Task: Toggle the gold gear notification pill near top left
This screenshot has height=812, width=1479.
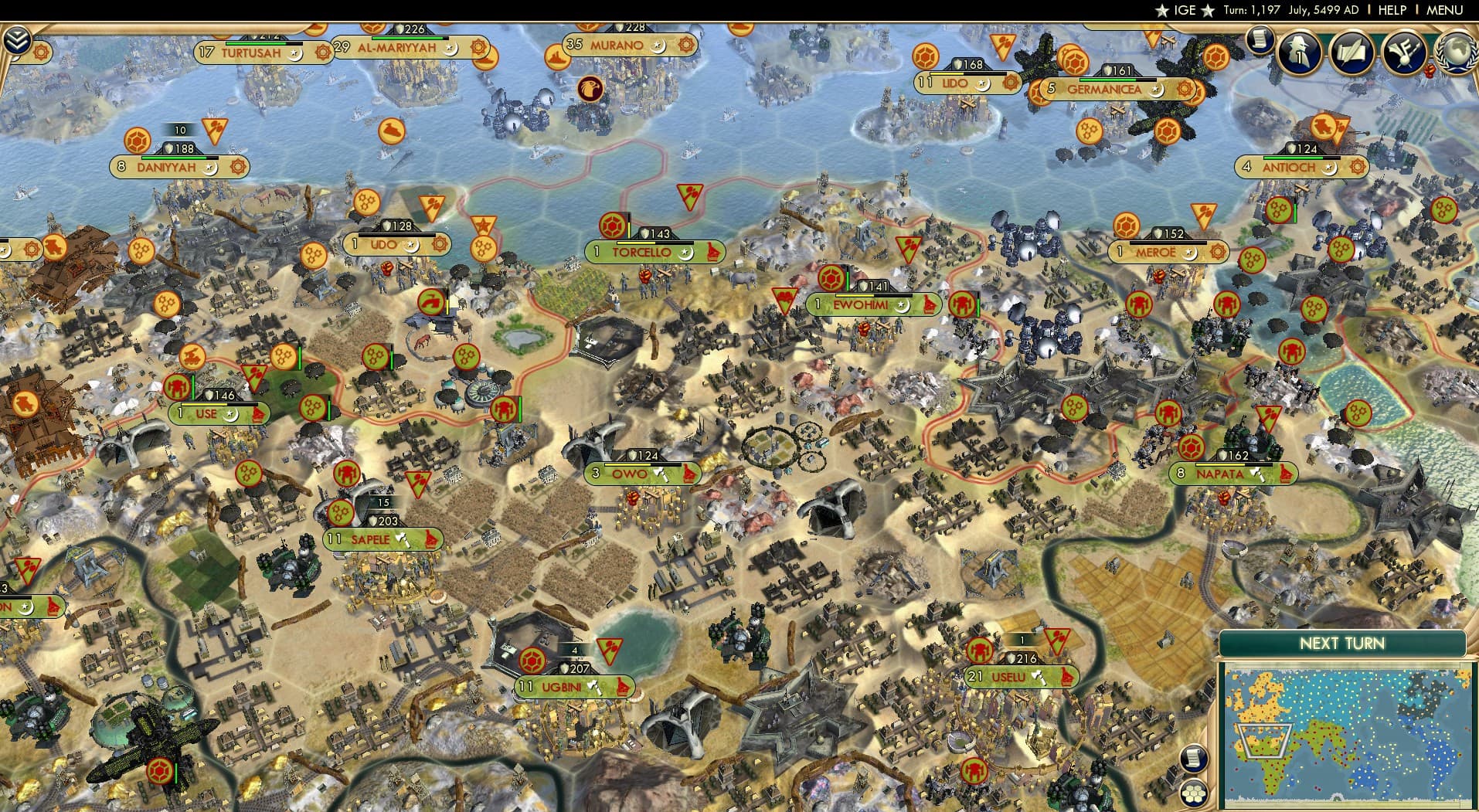Action: 41,52
